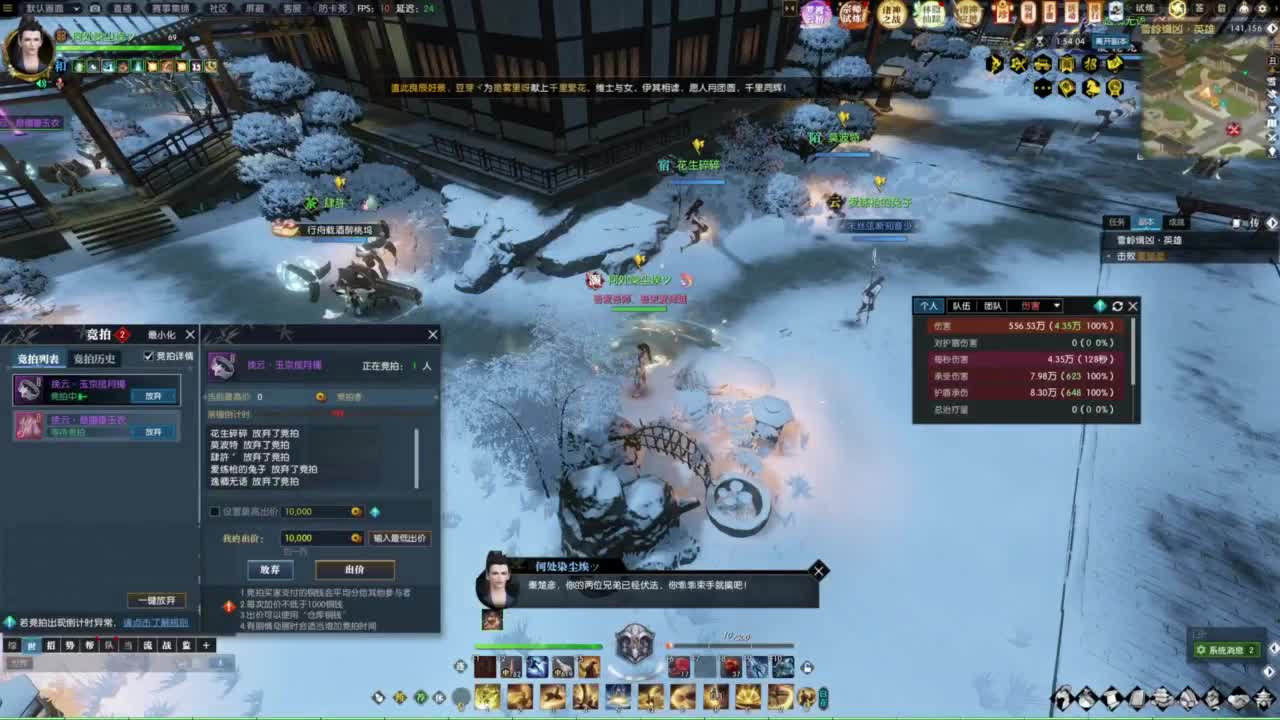Image resolution: width=1280 pixels, height=720 pixels.
Task: Check the 设置最高出价 checkbox
Action: pyautogui.click(x=213, y=511)
